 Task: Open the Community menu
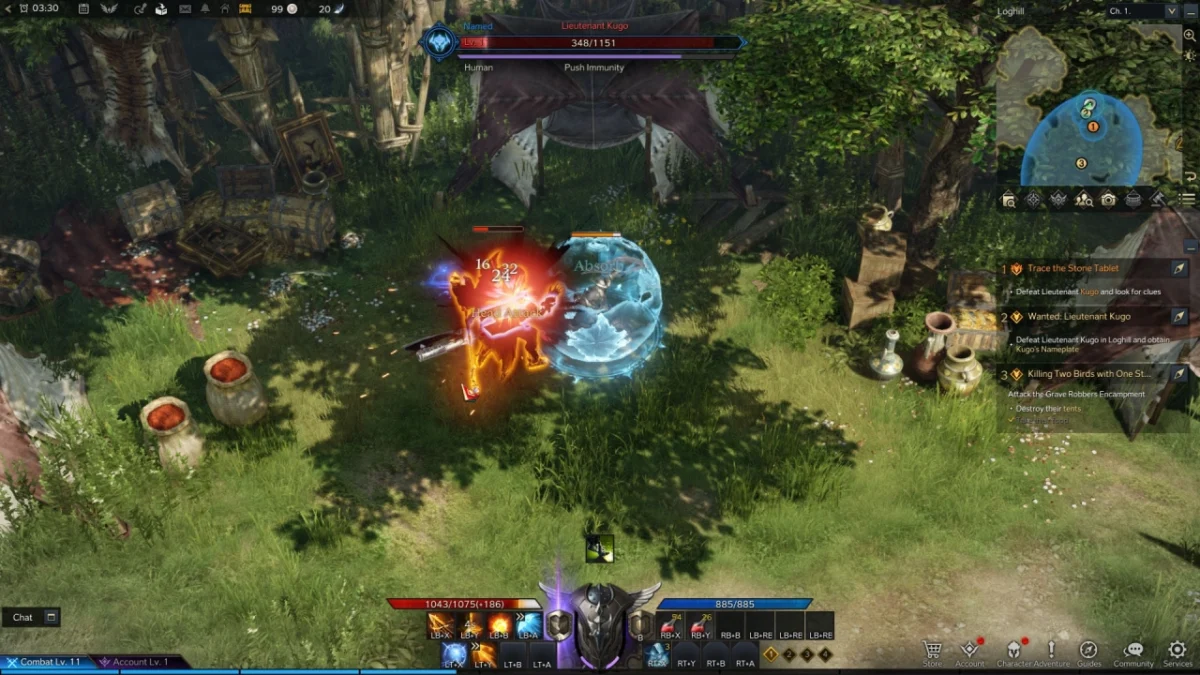coord(1133,651)
